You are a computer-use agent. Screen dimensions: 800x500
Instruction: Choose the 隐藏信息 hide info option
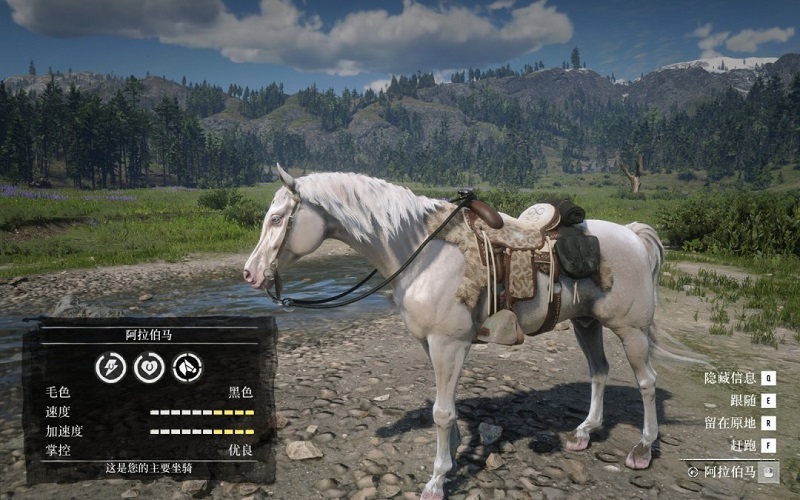pos(731,378)
